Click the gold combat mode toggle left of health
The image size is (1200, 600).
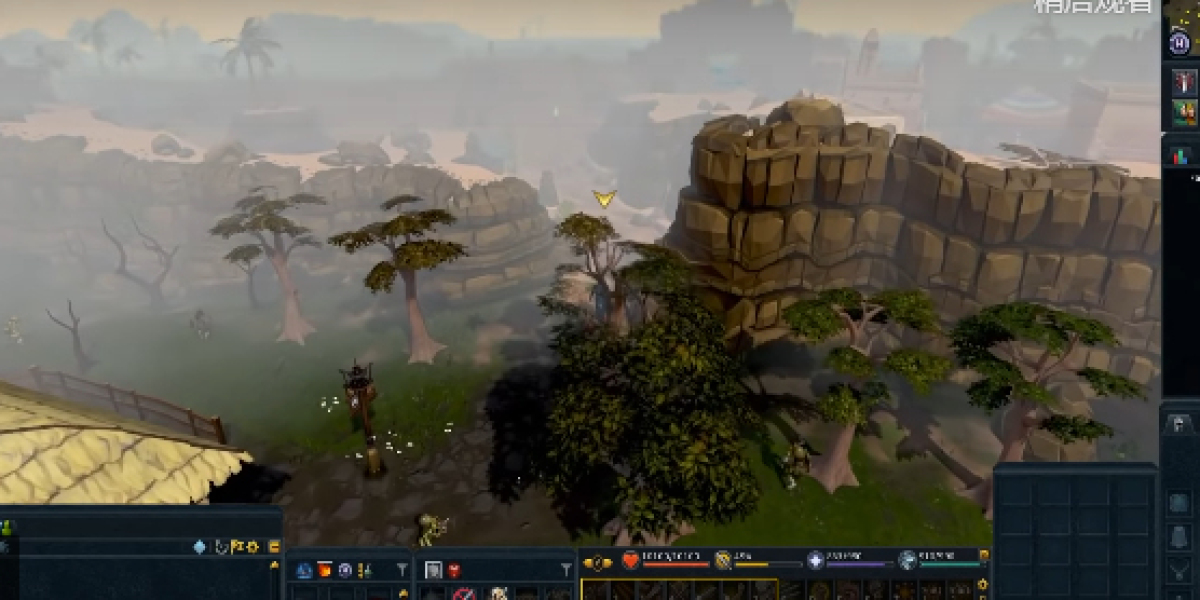[x=597, y=562]
